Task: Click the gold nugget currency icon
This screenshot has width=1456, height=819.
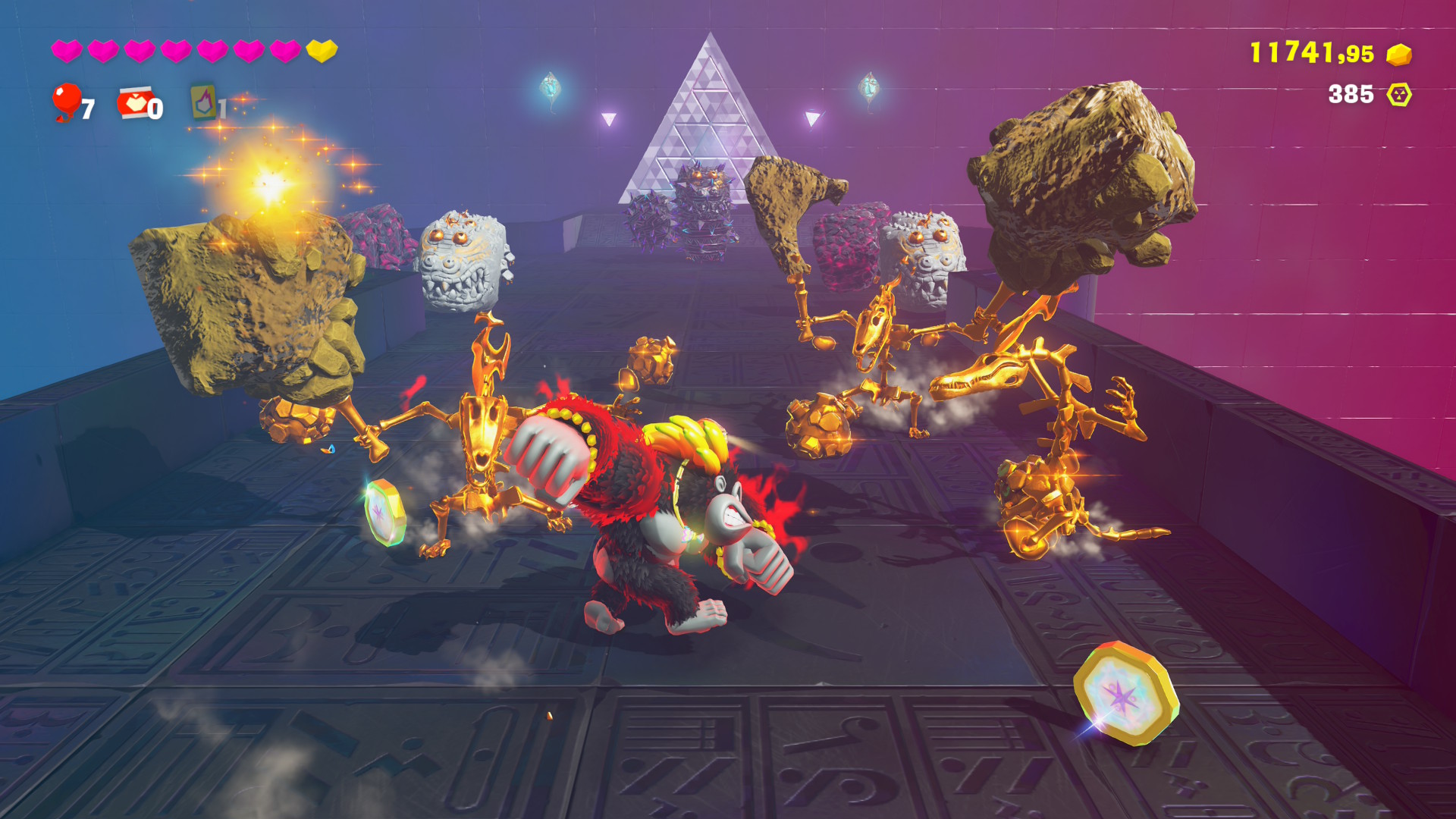Action: click(1399, 55)
